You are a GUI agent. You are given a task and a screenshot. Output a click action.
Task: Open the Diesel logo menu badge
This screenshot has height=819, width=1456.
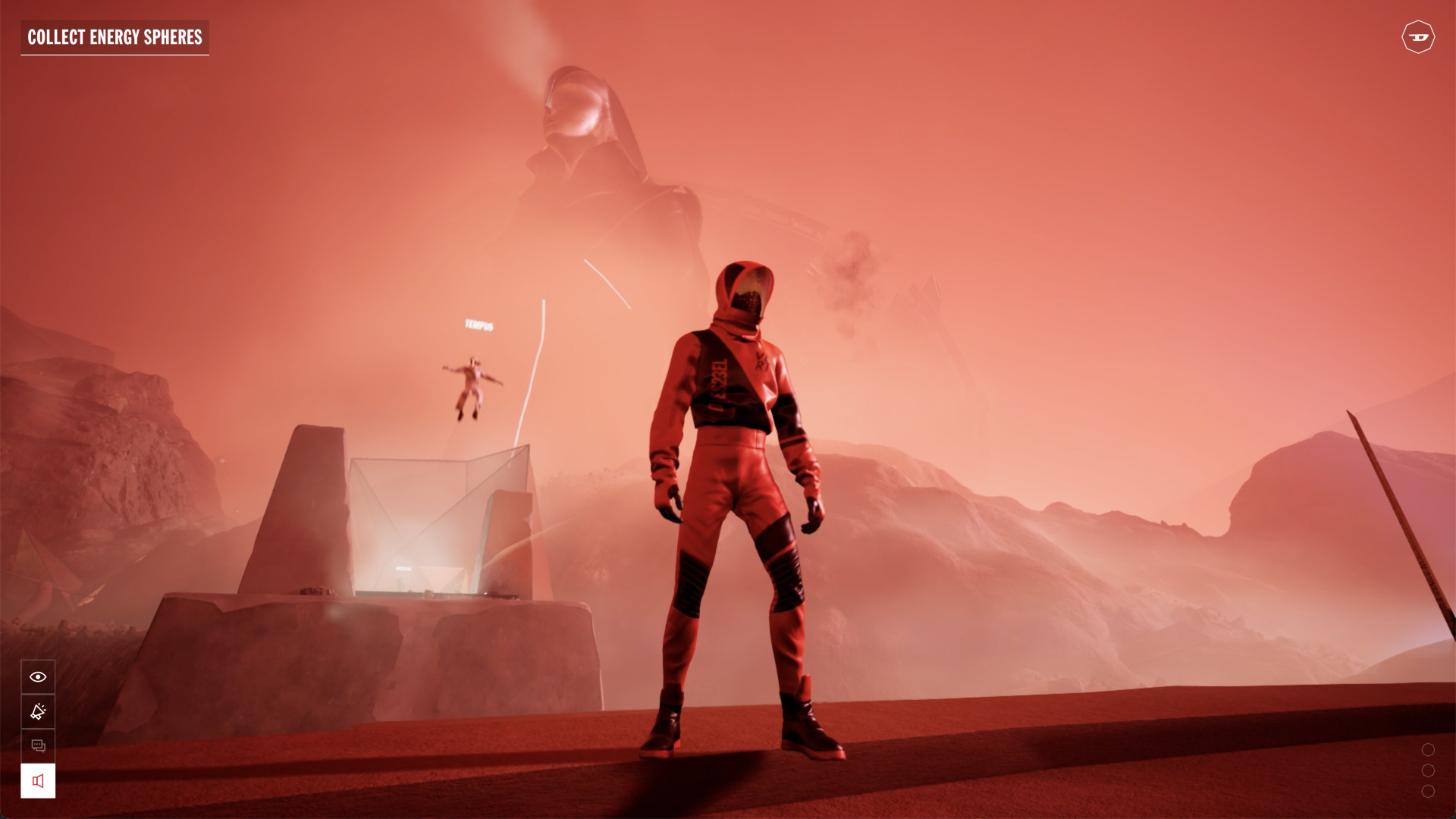pyautogui.click(x=1417, y=37)
